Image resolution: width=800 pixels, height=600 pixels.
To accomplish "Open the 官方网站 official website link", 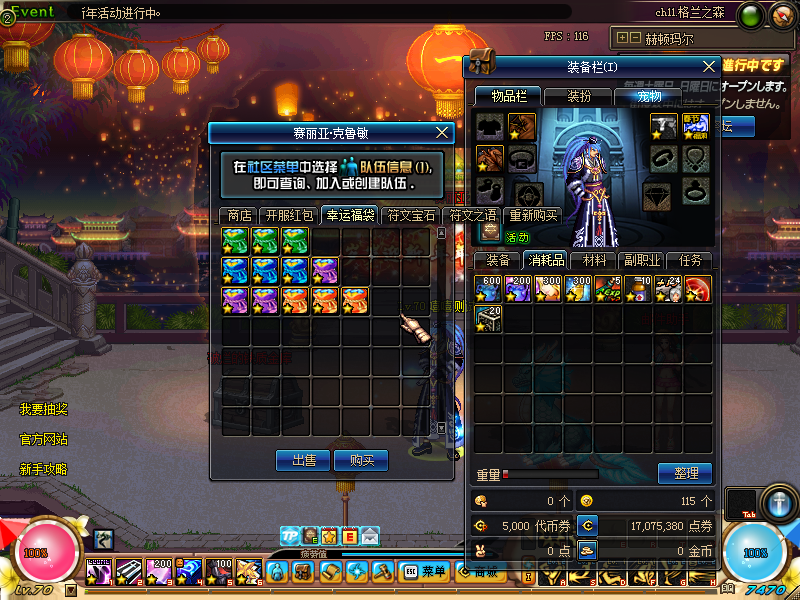I will click(44, 439).
